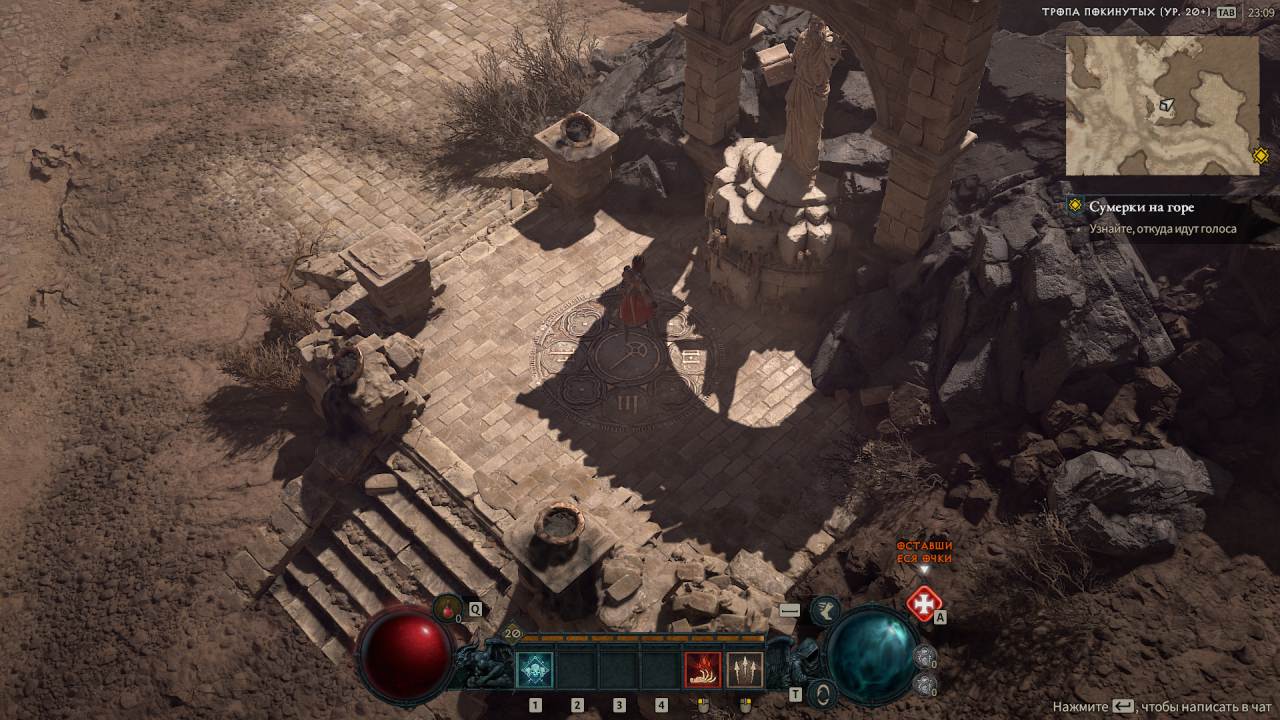Open the red cross unspent points icon

pos(922,603)
